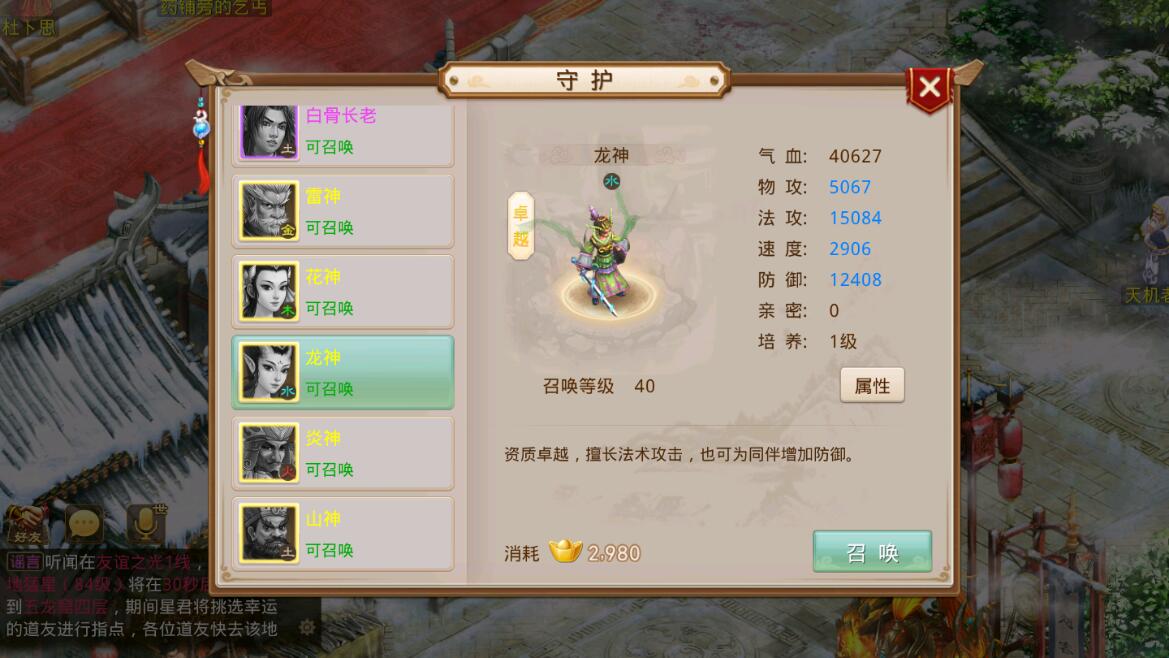Click the water element icon under 龙神

pyautogui.click(x=612, y=181)
